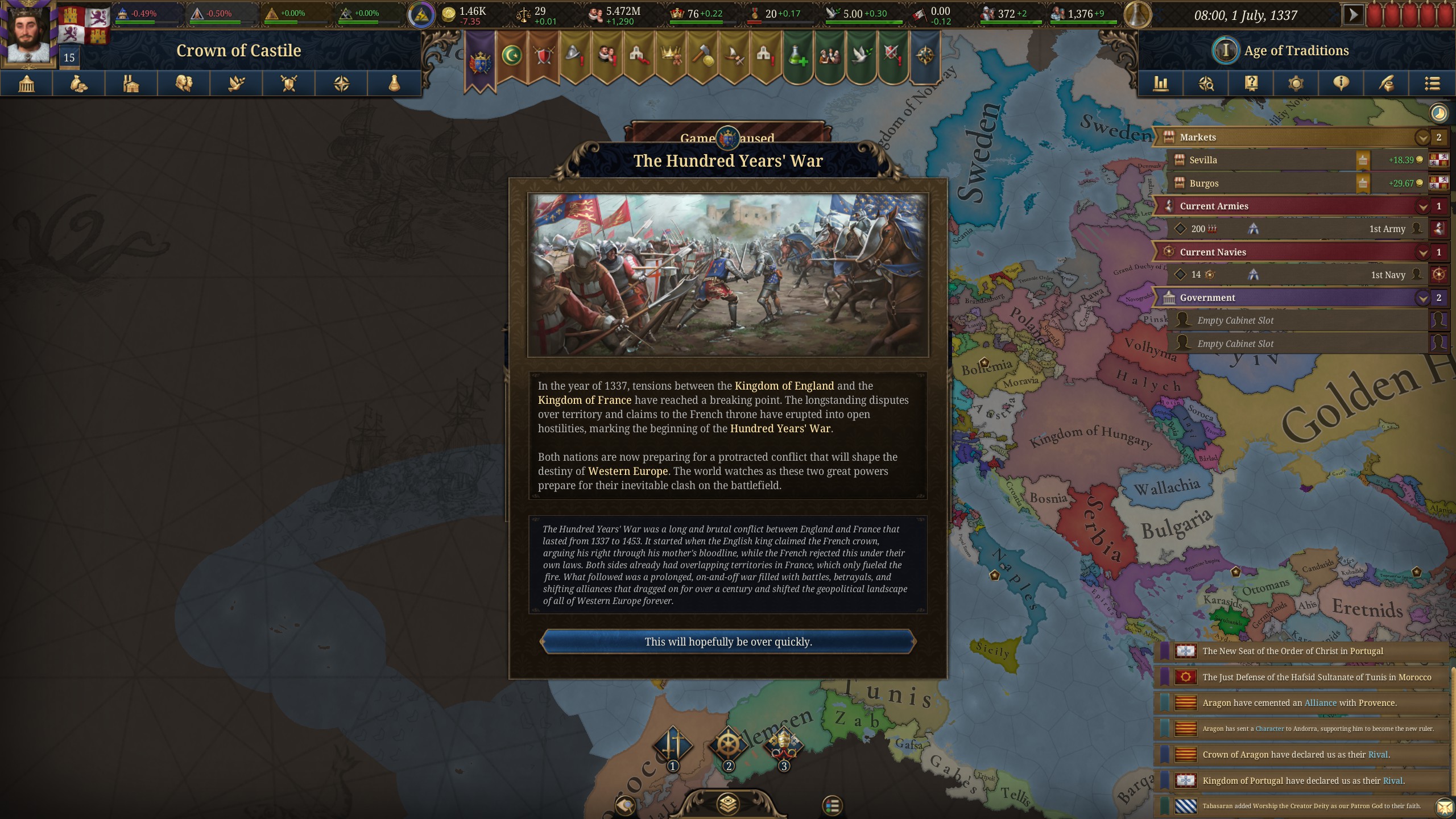Screen dimensions: 1456x819
Task: Click 'This will hopefully be over quickly.'
Action: [x=729, y=642]
